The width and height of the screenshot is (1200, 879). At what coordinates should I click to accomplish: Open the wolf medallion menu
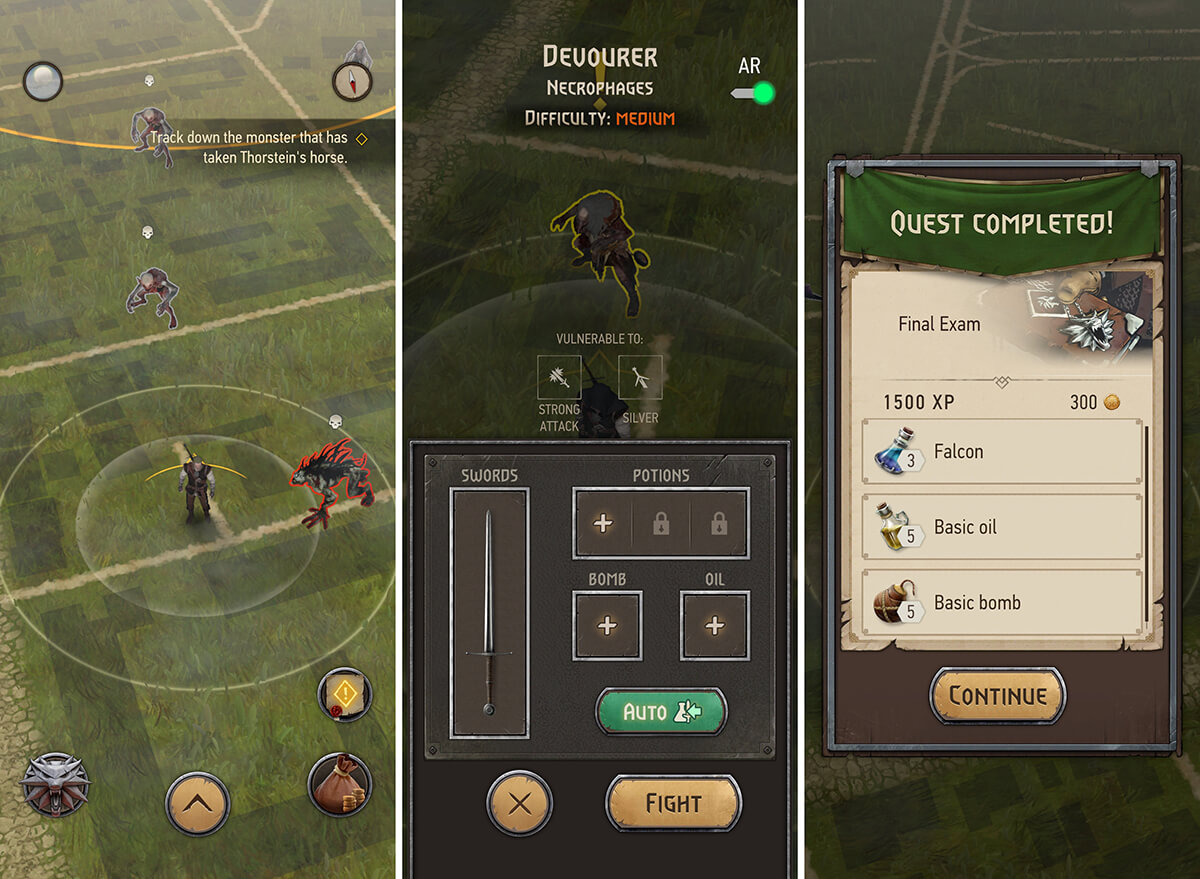[55, 786]
